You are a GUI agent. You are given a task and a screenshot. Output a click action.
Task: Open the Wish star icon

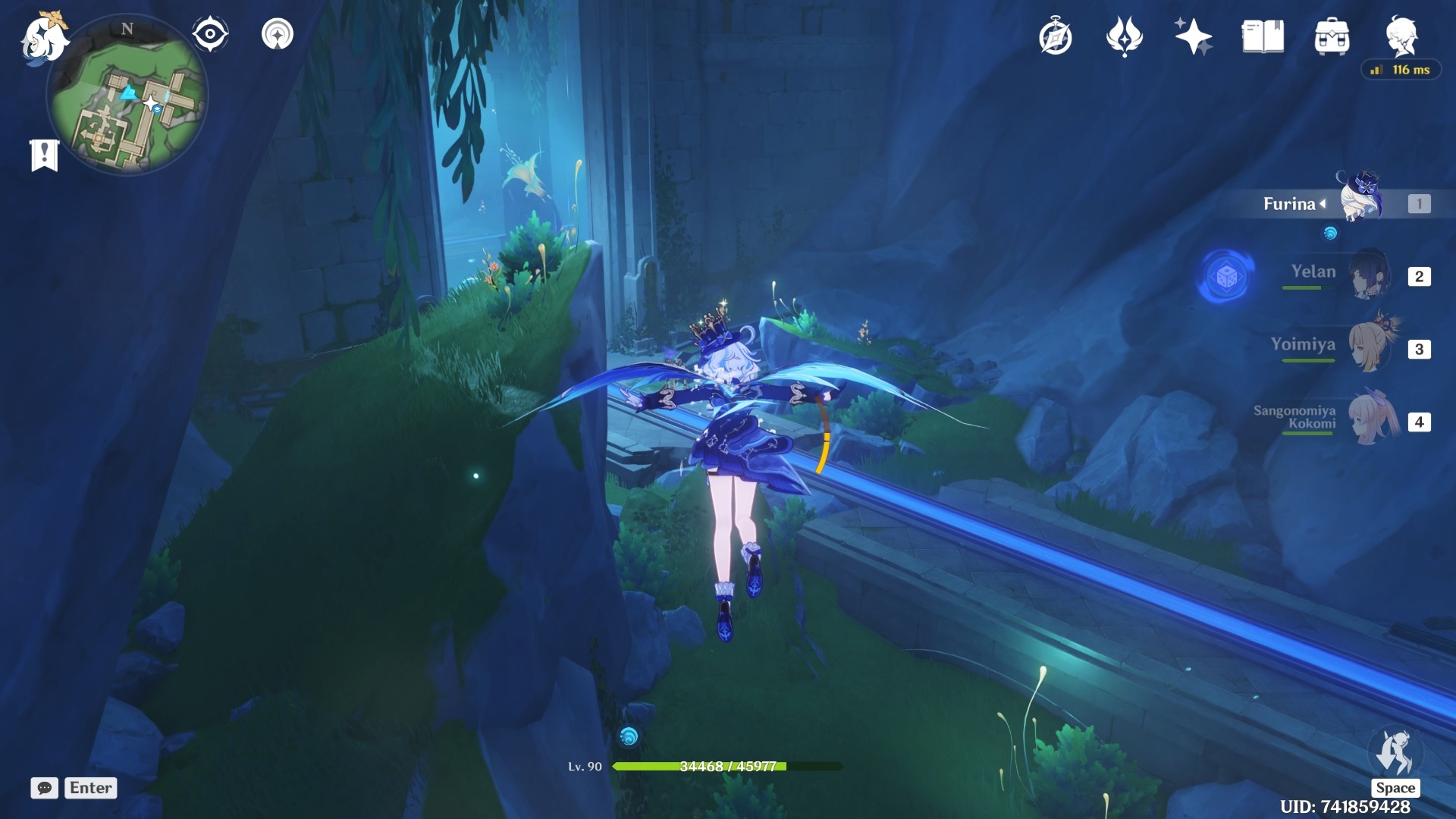point(1193,36)
